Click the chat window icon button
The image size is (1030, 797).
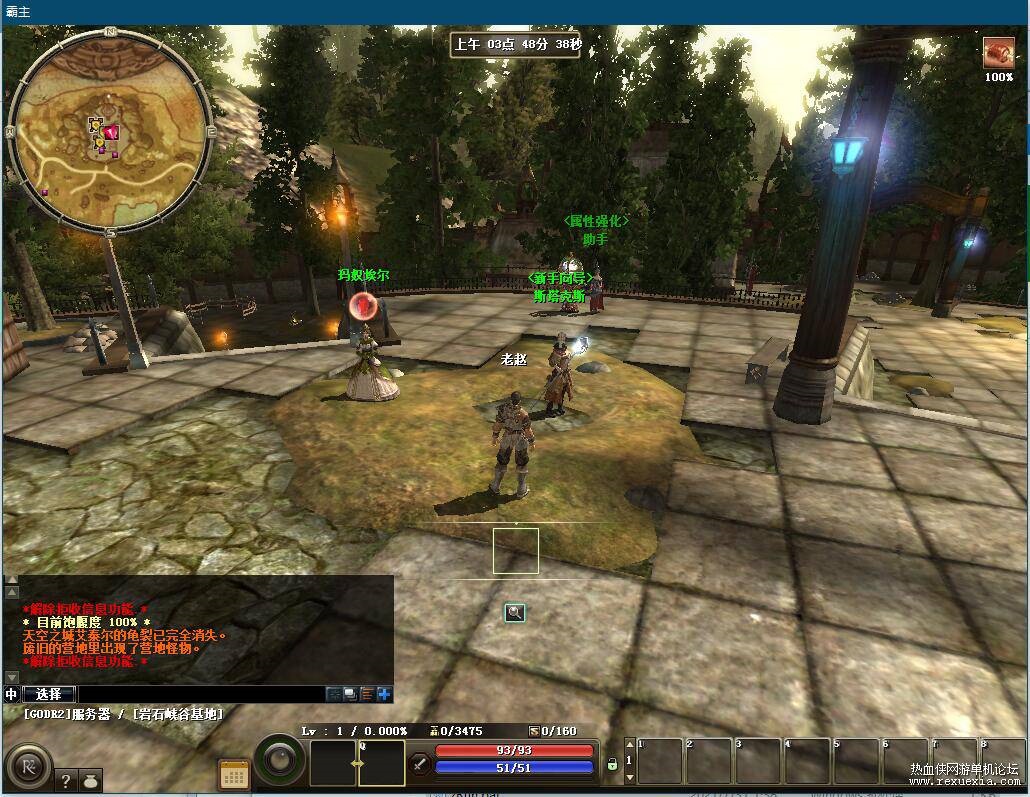point(350,694)
